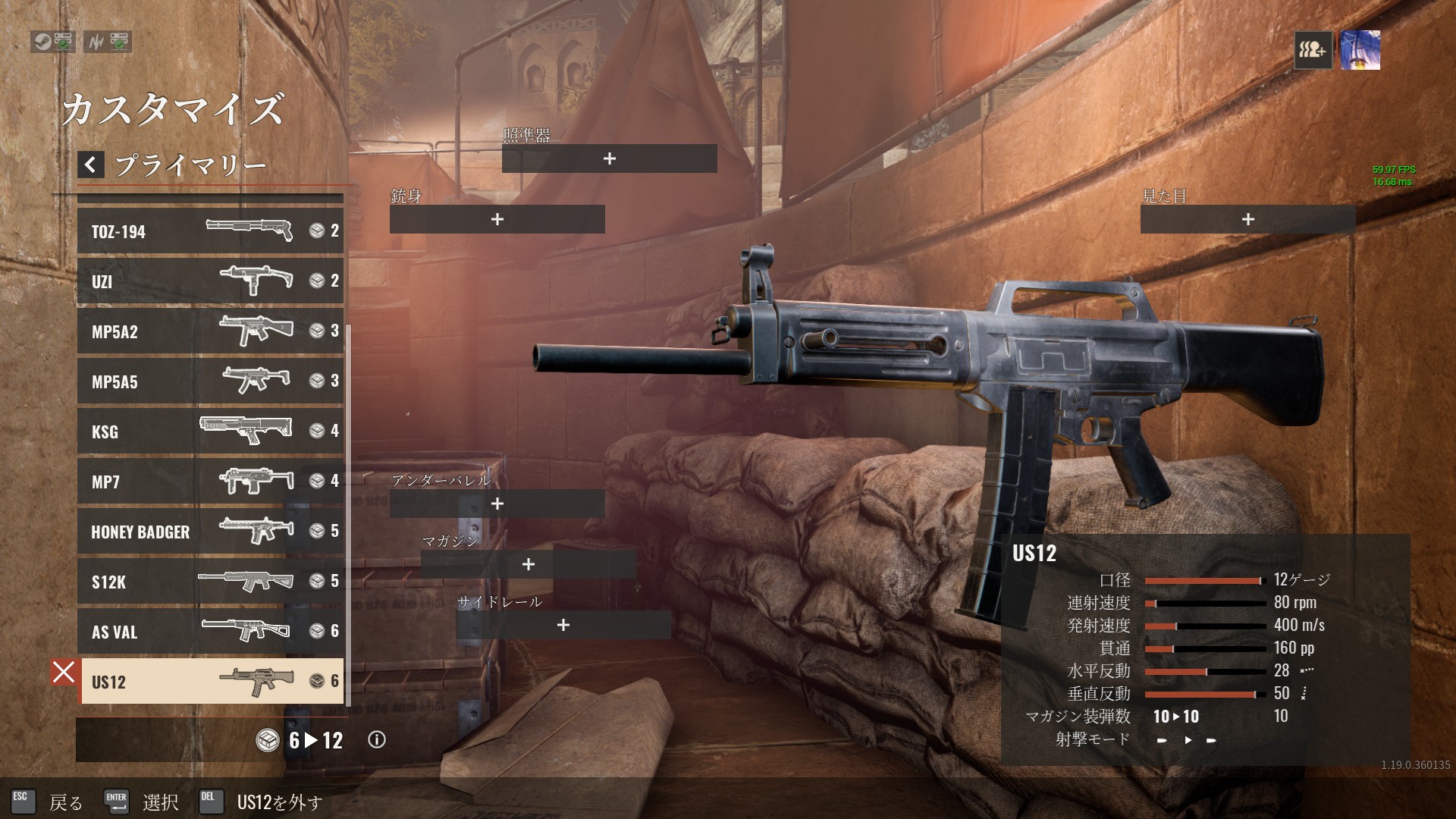The width and height of the screenshot is (1456, 819).
Task: Choose the AS VAL weapon
Action: coord(210,631)
